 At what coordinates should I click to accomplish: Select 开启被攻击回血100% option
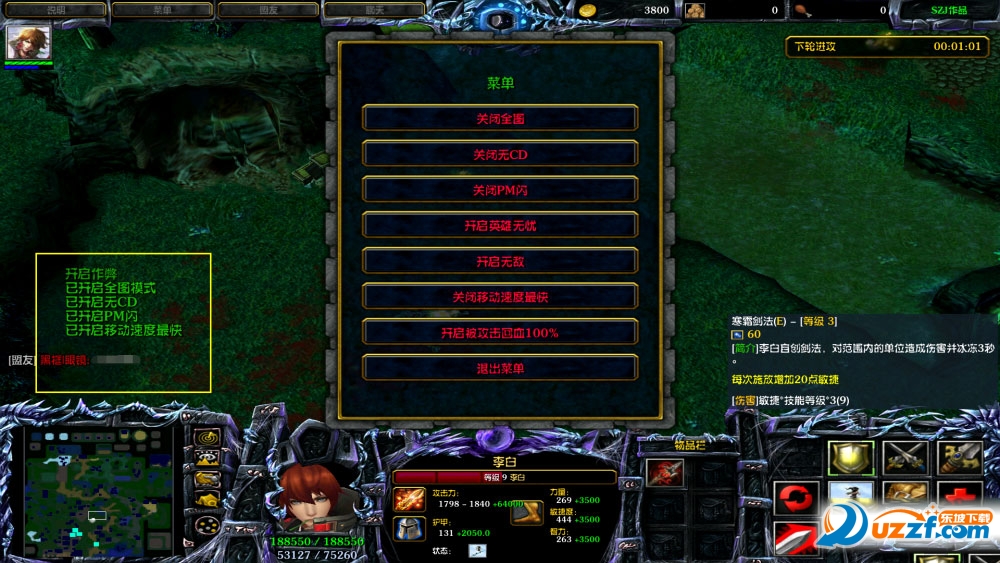tap(500, 332)
